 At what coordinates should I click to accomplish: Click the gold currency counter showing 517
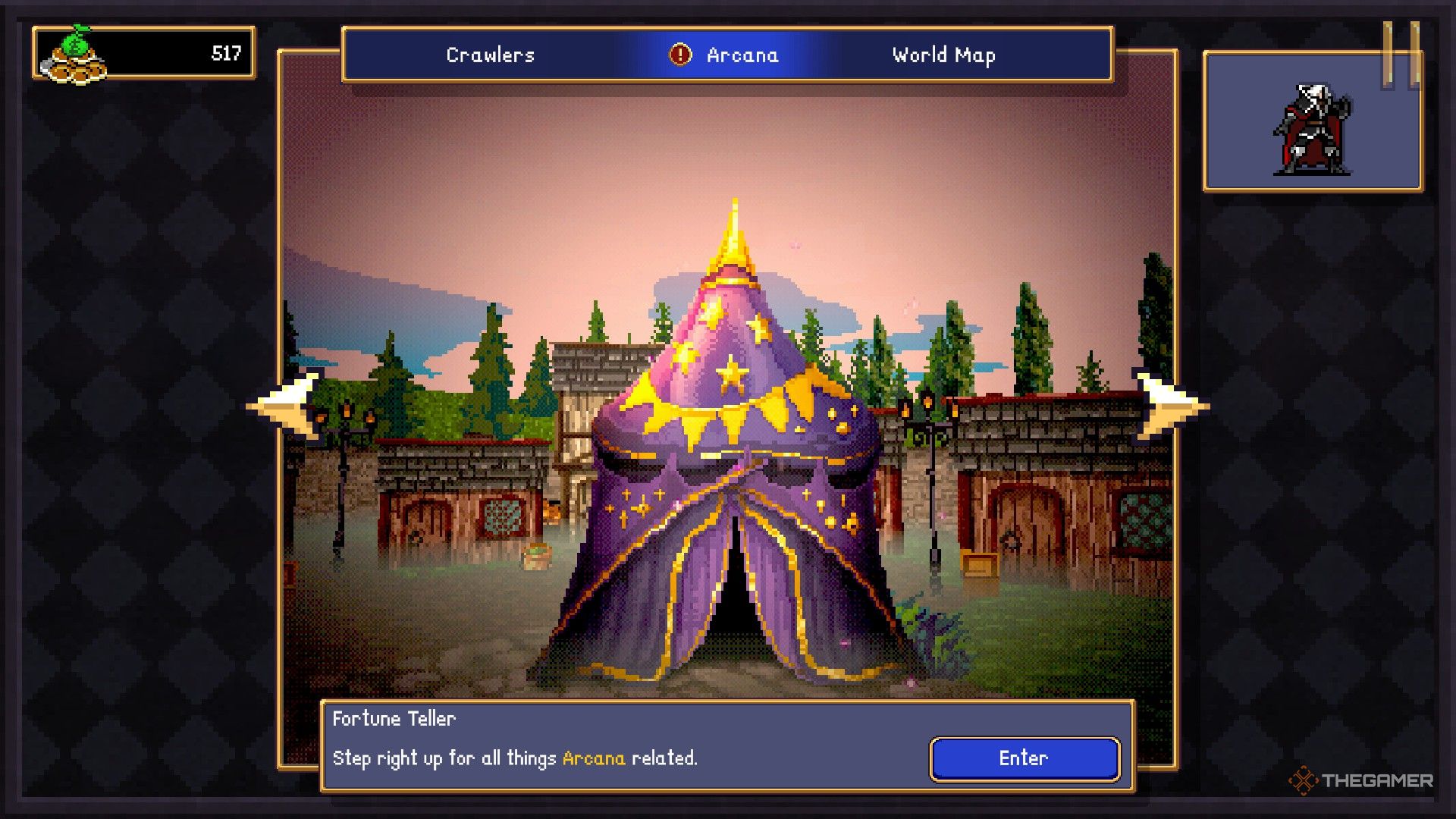(224, 54)
